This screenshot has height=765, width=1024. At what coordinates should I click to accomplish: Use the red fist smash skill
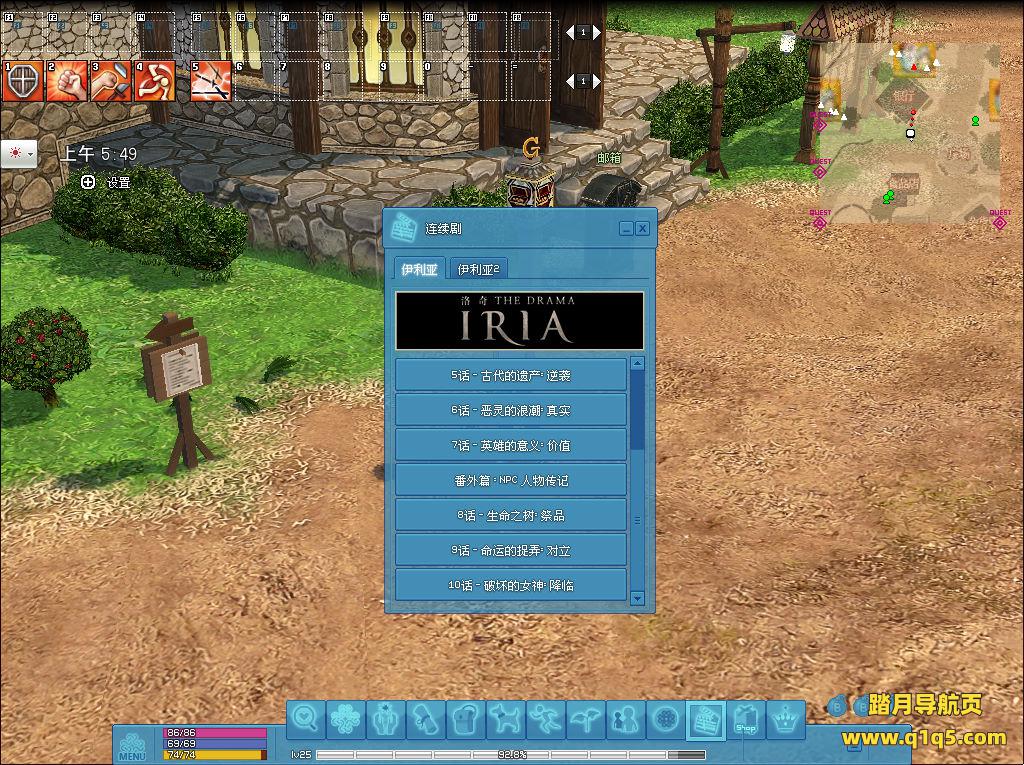pyautogui.click(x=66, y=81)
